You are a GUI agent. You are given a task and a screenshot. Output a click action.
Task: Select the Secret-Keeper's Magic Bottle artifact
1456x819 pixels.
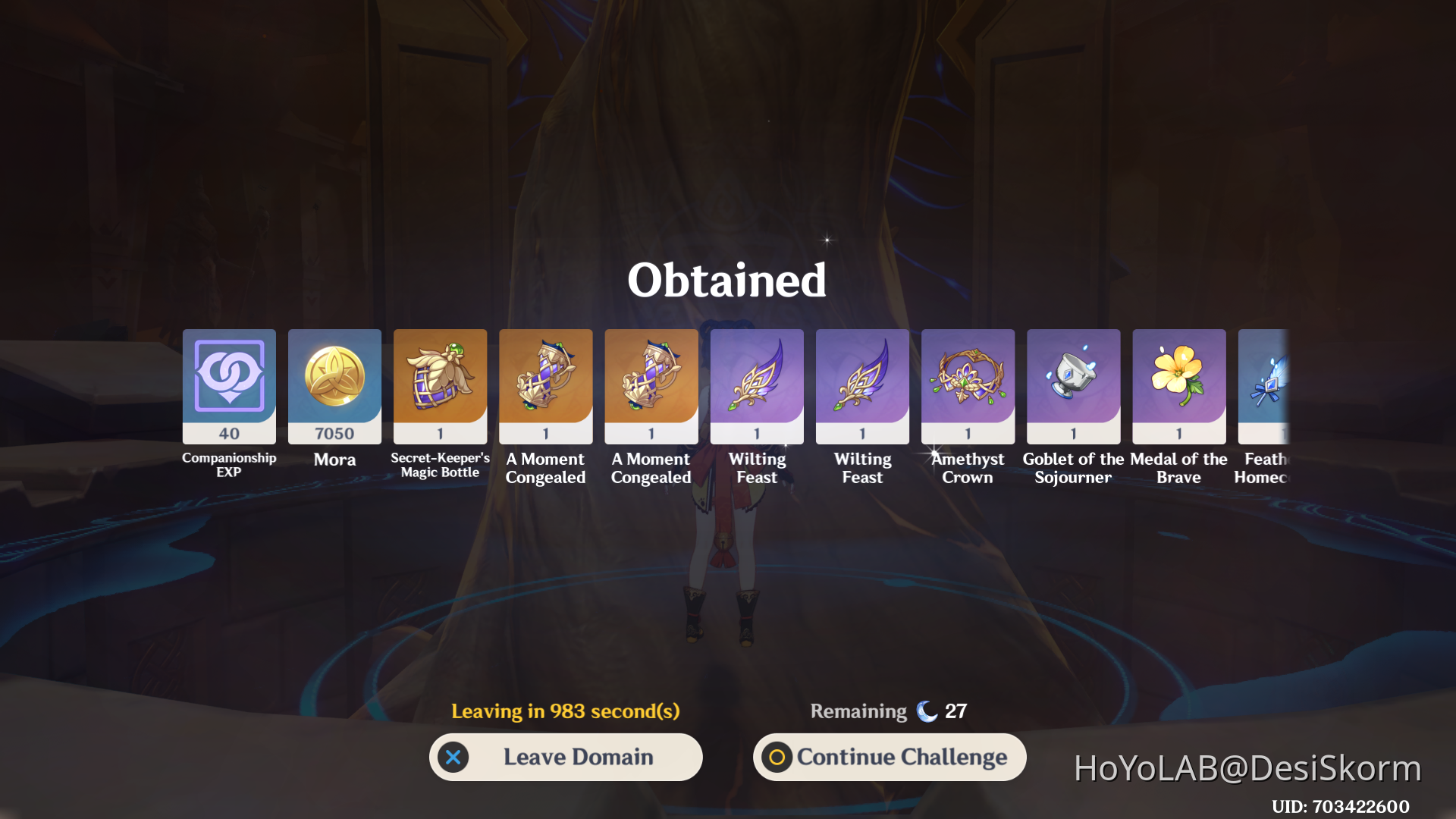pos(440,387)
